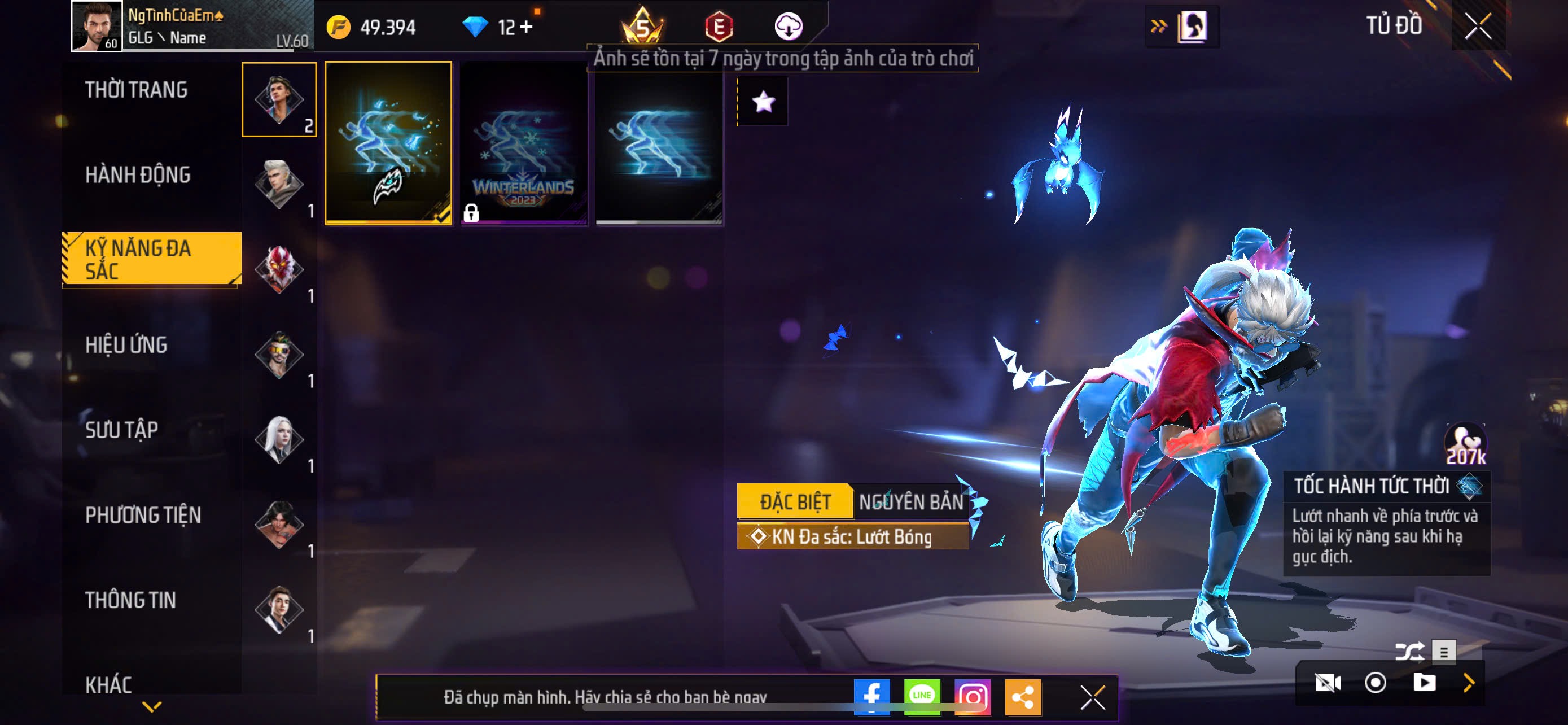
Task: Toggle the star favorites filter
Action: pyautogui.click(x=763, y=102)
